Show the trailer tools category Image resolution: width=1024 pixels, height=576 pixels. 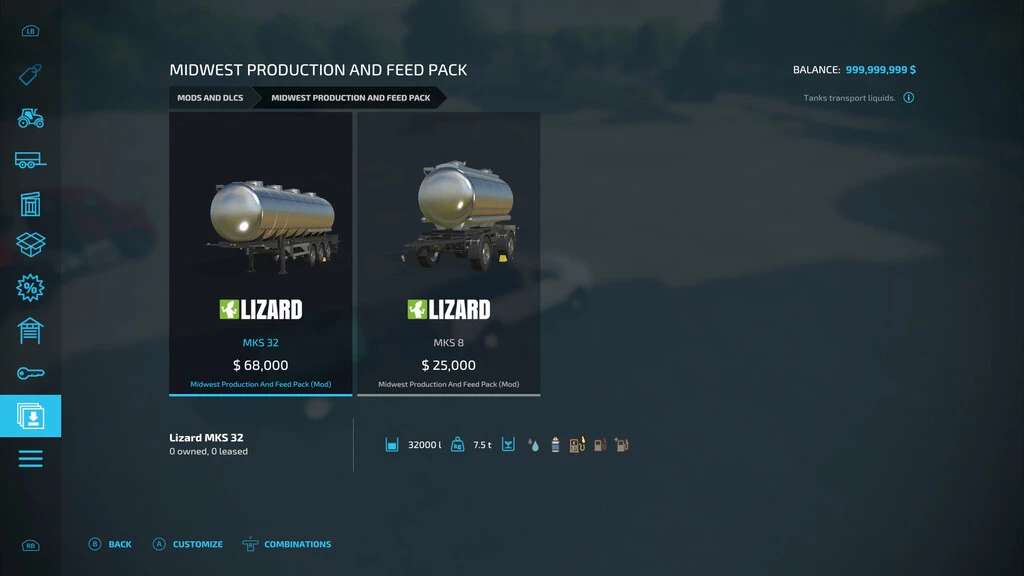pyautogui.click(x=30, y=160)
